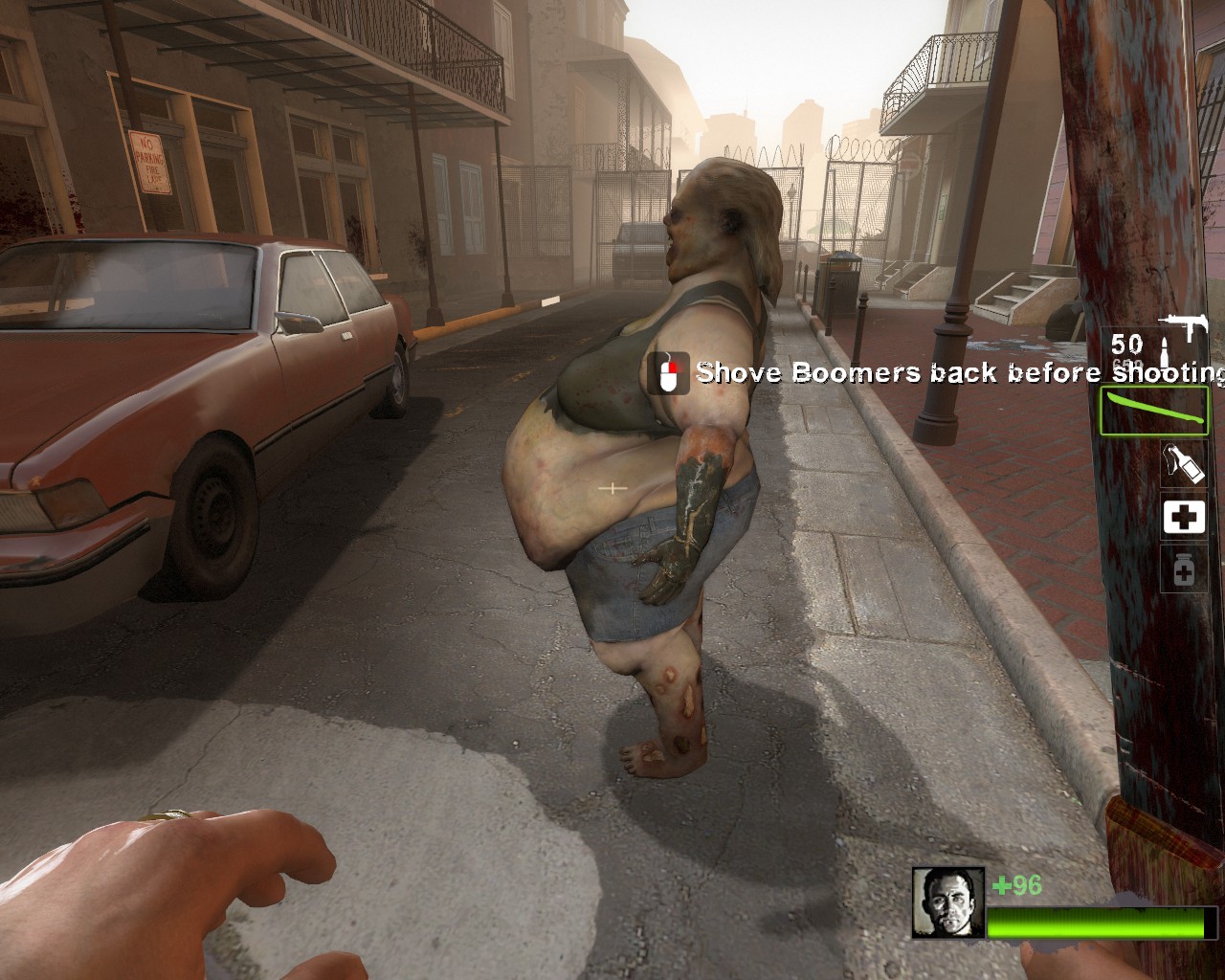Click the survivor portrait by the health bar

(947, 902)
